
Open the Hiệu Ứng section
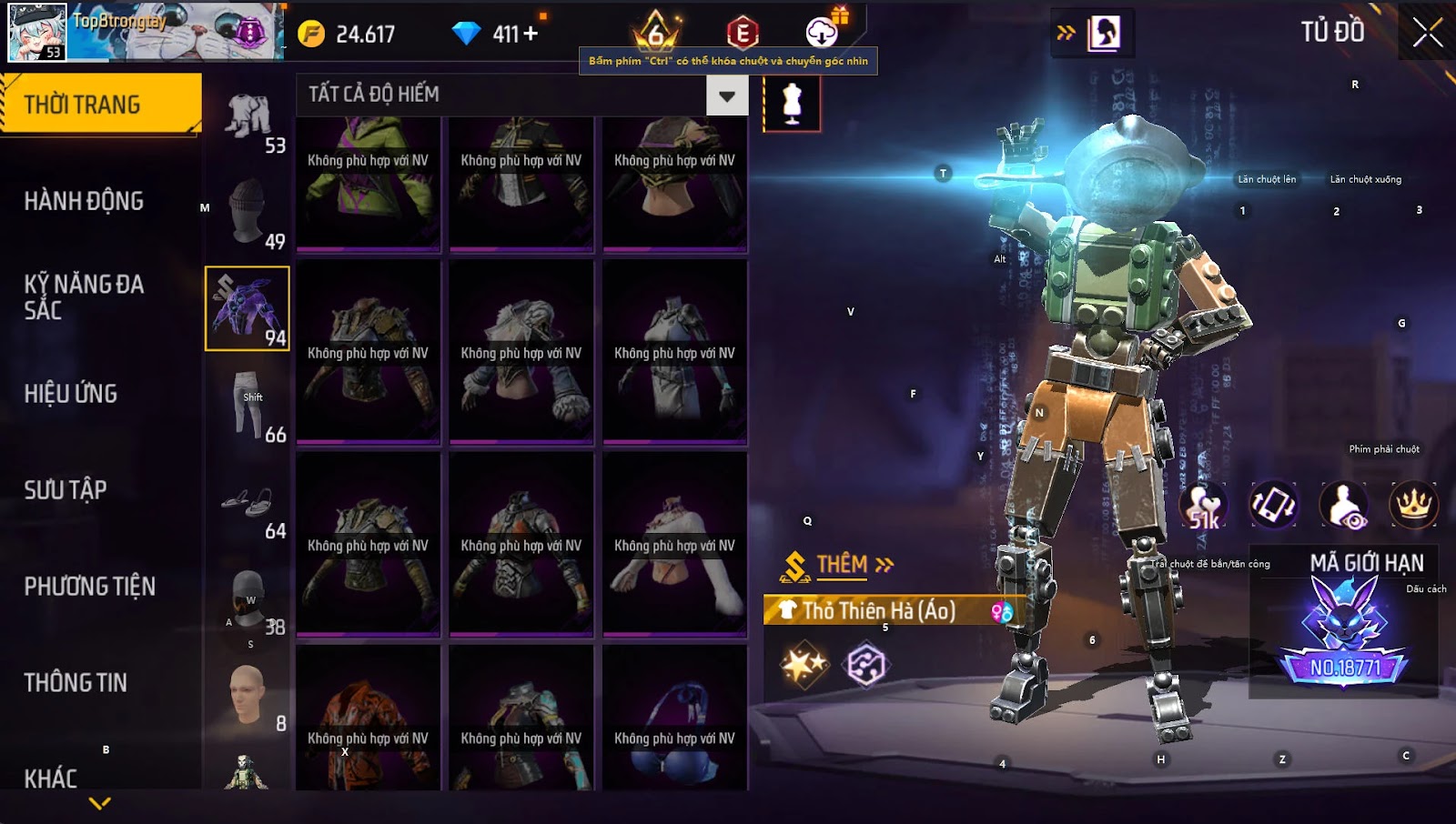pyautogui.click(x=71, y=394)
